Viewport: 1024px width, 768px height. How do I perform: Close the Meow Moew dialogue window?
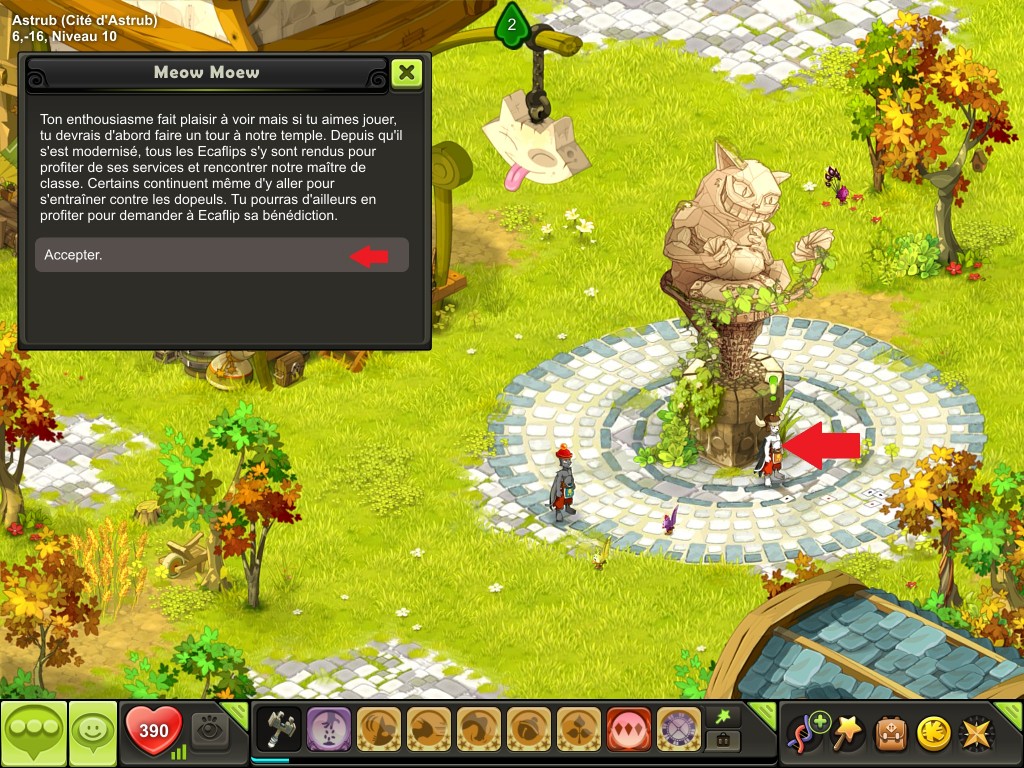(x=406, y=73)
